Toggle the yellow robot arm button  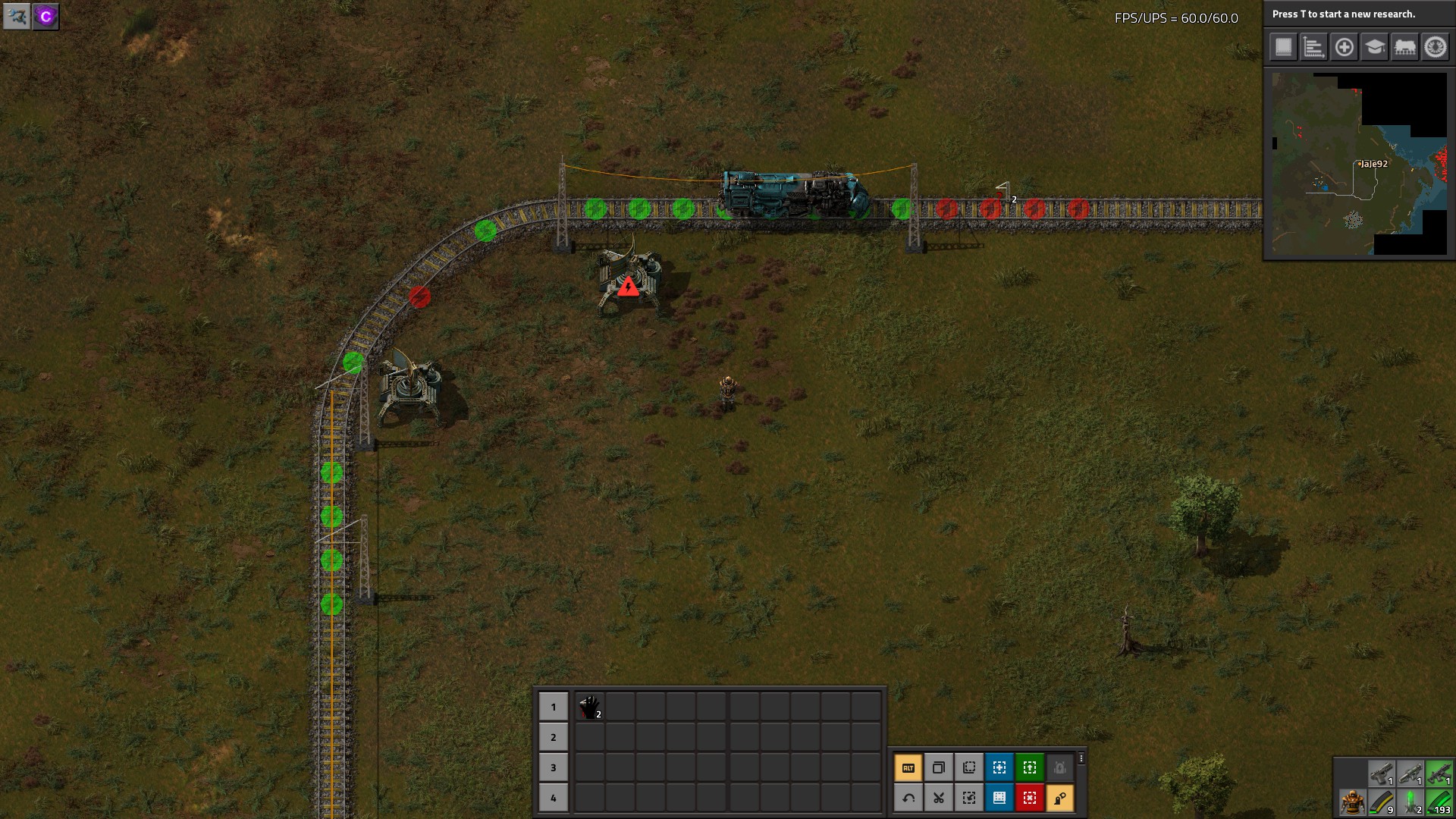1059,798
